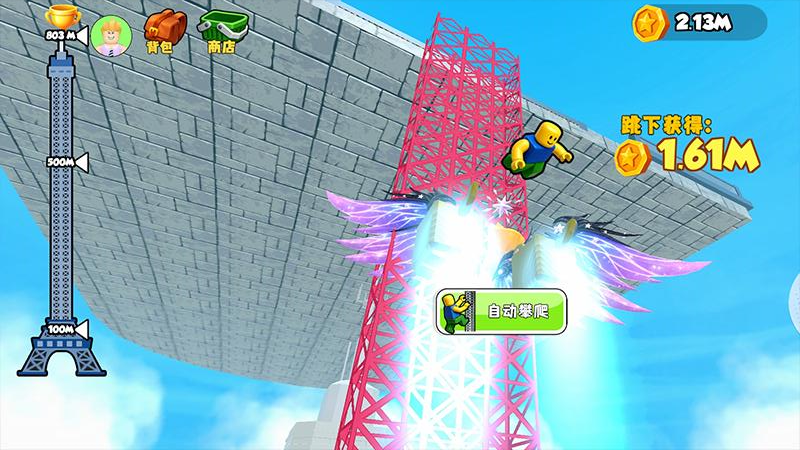The width and height of the screenshot is (800, 450).
Task: Open the shop (商店) menu
Action: pos(220,32)
